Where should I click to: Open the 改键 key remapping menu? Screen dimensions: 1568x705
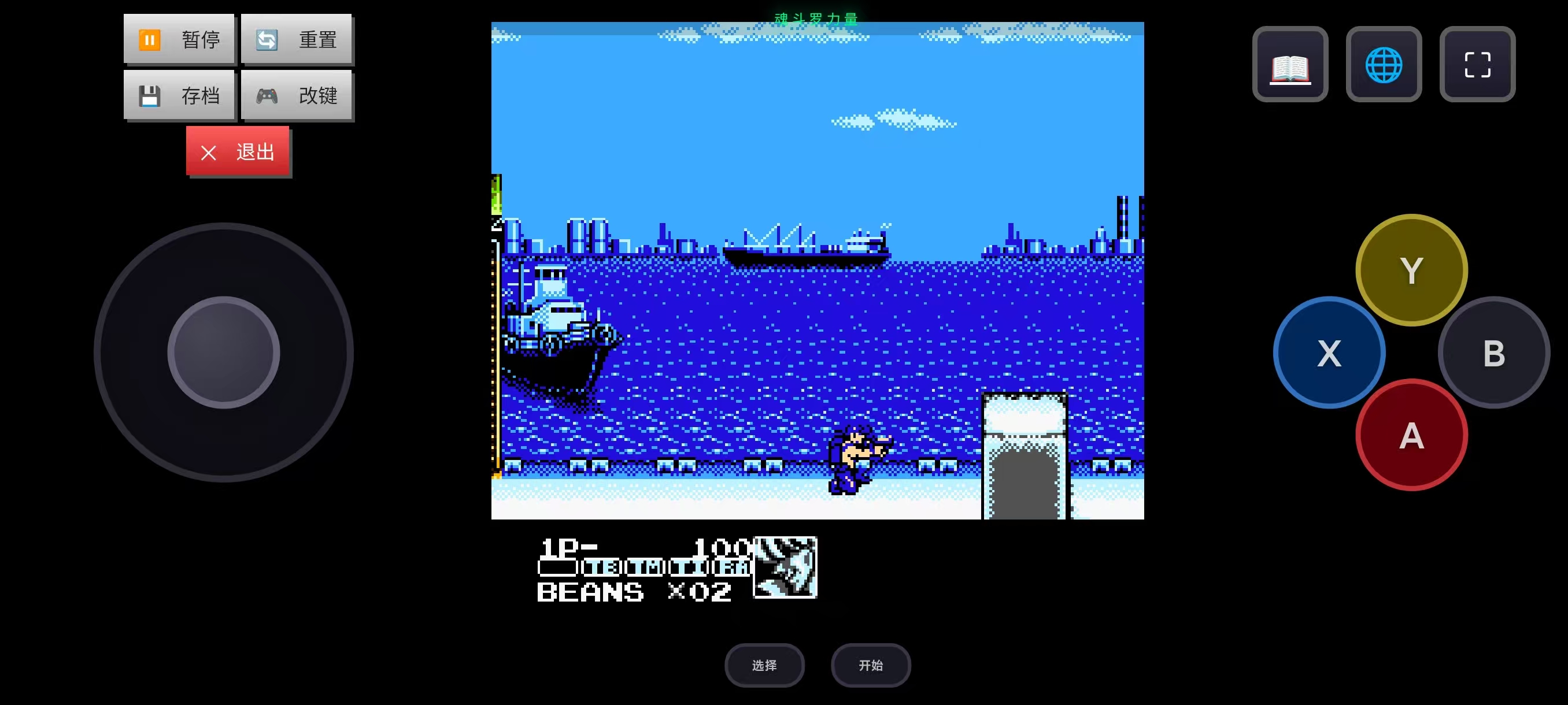pos(297,95)
